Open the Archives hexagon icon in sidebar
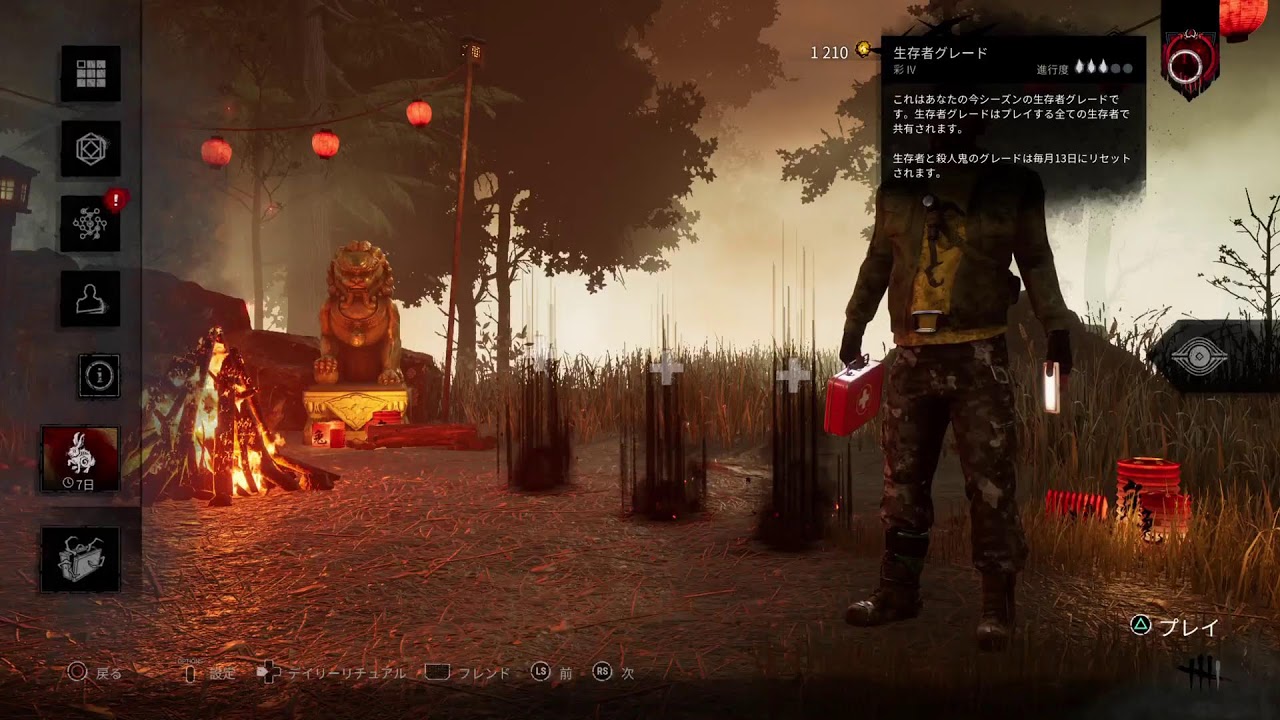The width and height of the screenshot is (1280, 720). [89, 147]
